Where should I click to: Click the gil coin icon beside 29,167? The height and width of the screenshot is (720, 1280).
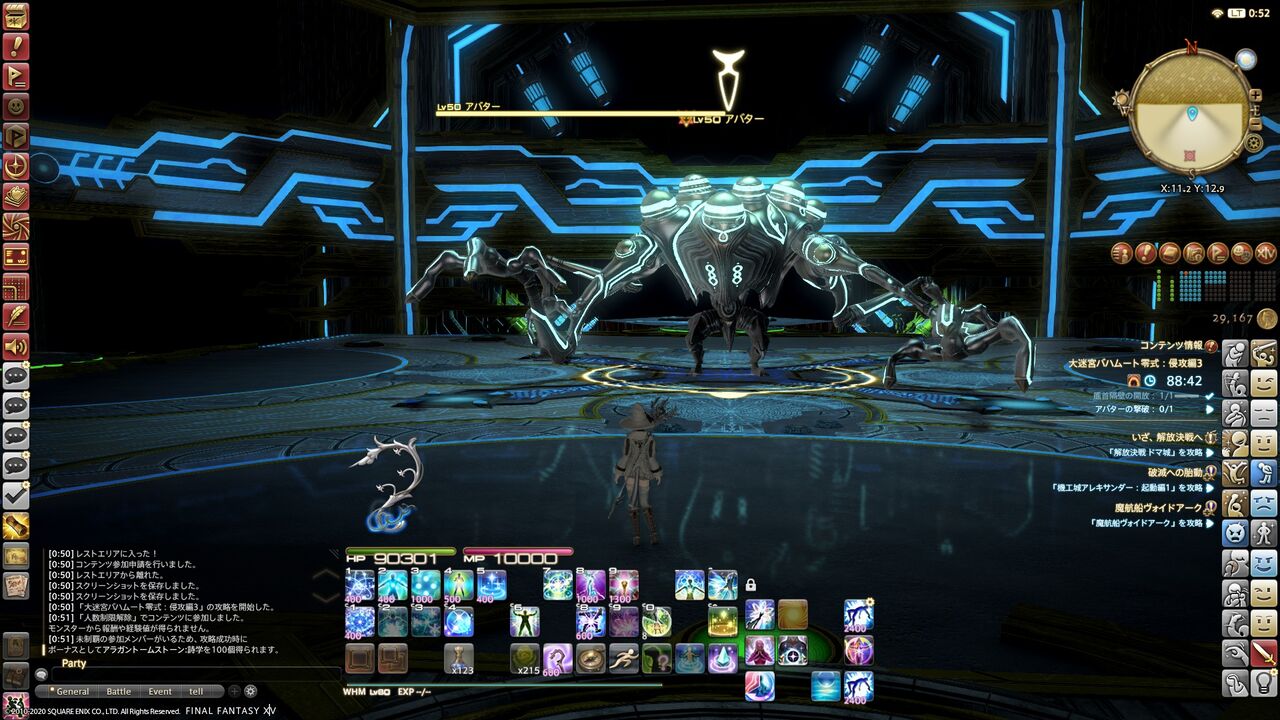pos(1265,320)
